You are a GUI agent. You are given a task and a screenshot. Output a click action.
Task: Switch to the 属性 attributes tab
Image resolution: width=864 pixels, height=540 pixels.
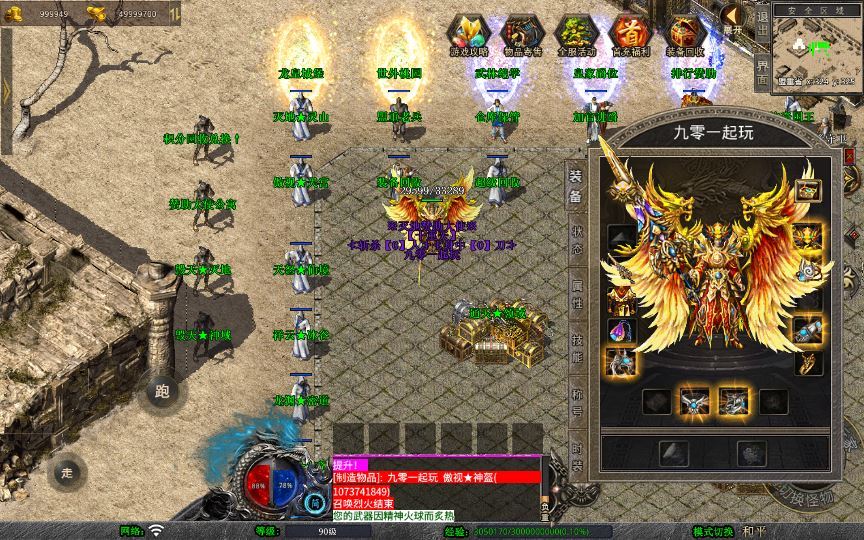click(x=577, y=295)
